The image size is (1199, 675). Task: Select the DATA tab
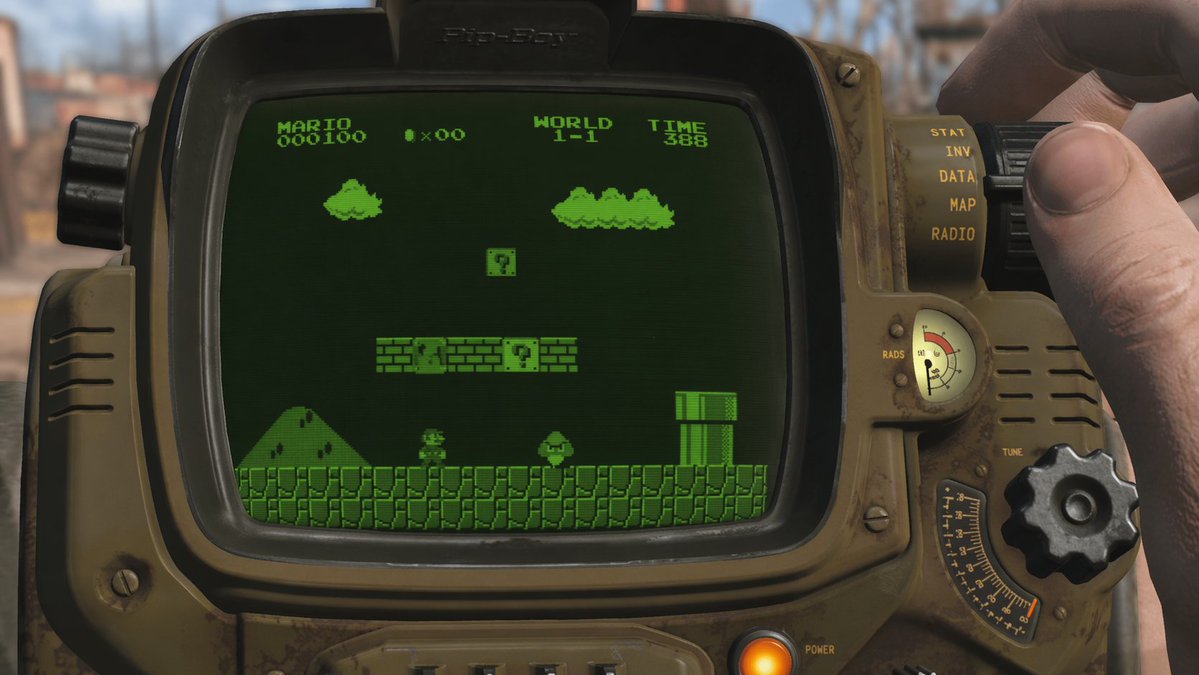pos(957,177)
